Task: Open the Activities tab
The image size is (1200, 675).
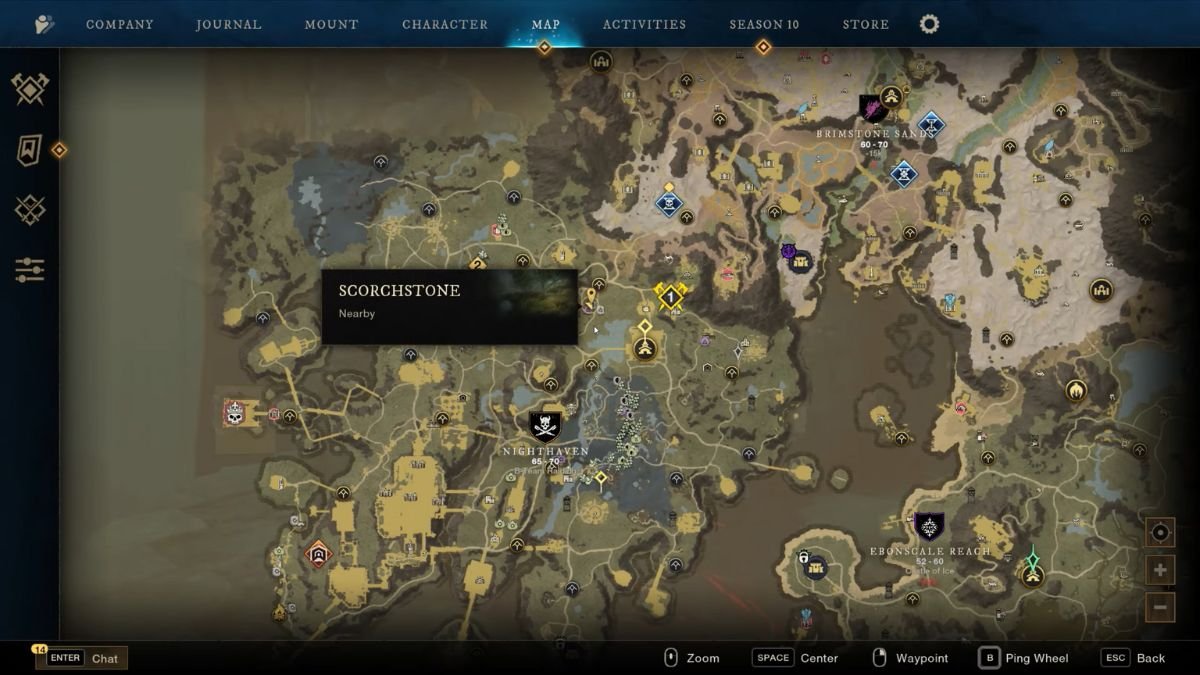Action: click(x=644, y=24)
